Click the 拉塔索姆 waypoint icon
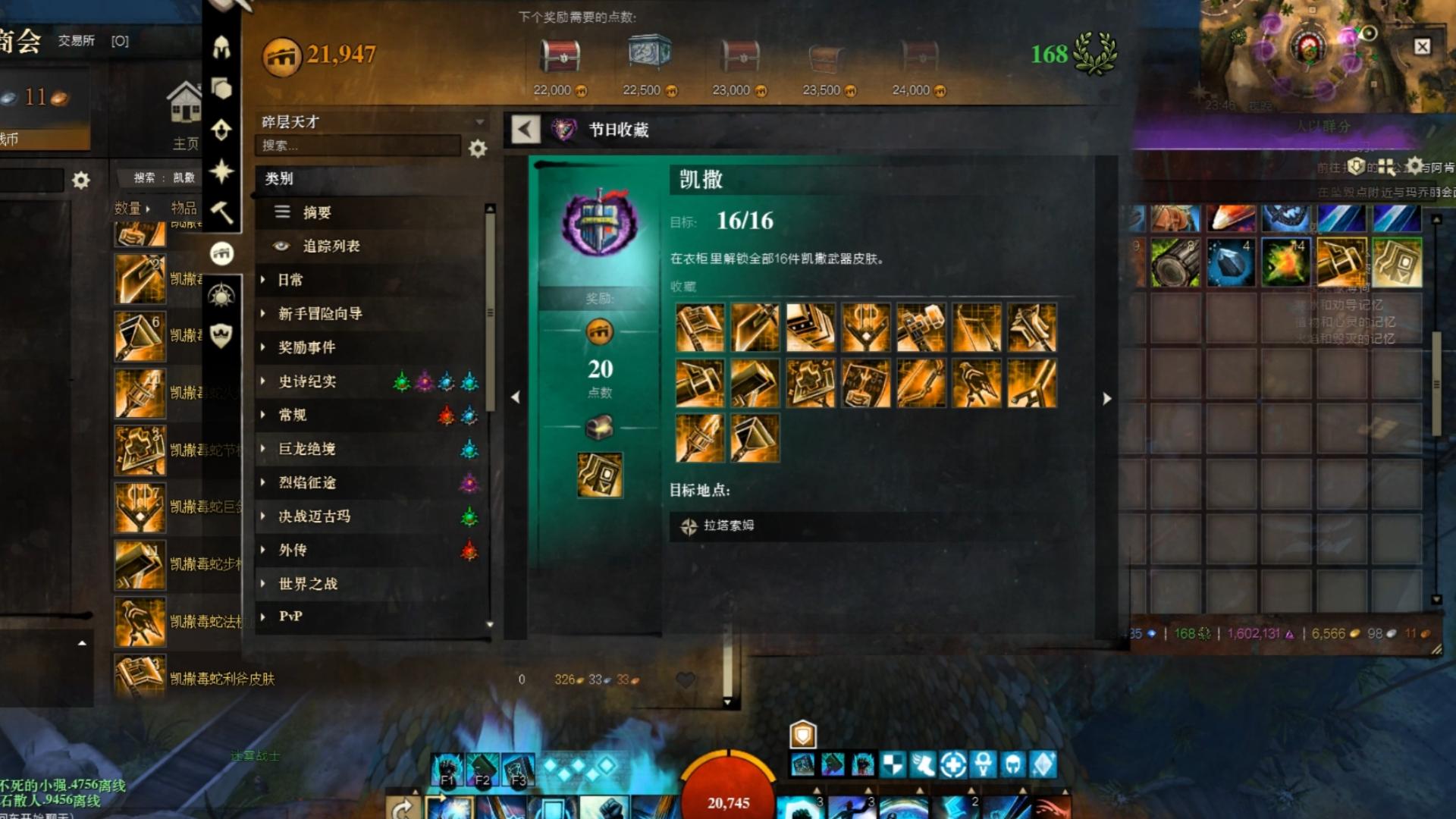Image resolution: width=1456 pixels, height=819 pixels. [689, 524]
